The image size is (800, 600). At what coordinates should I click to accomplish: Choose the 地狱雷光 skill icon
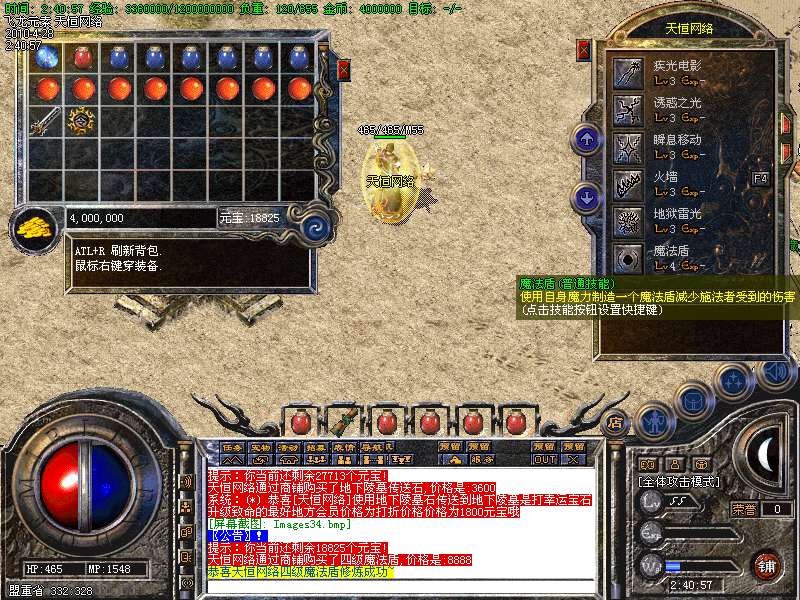(x=628, y=220)
